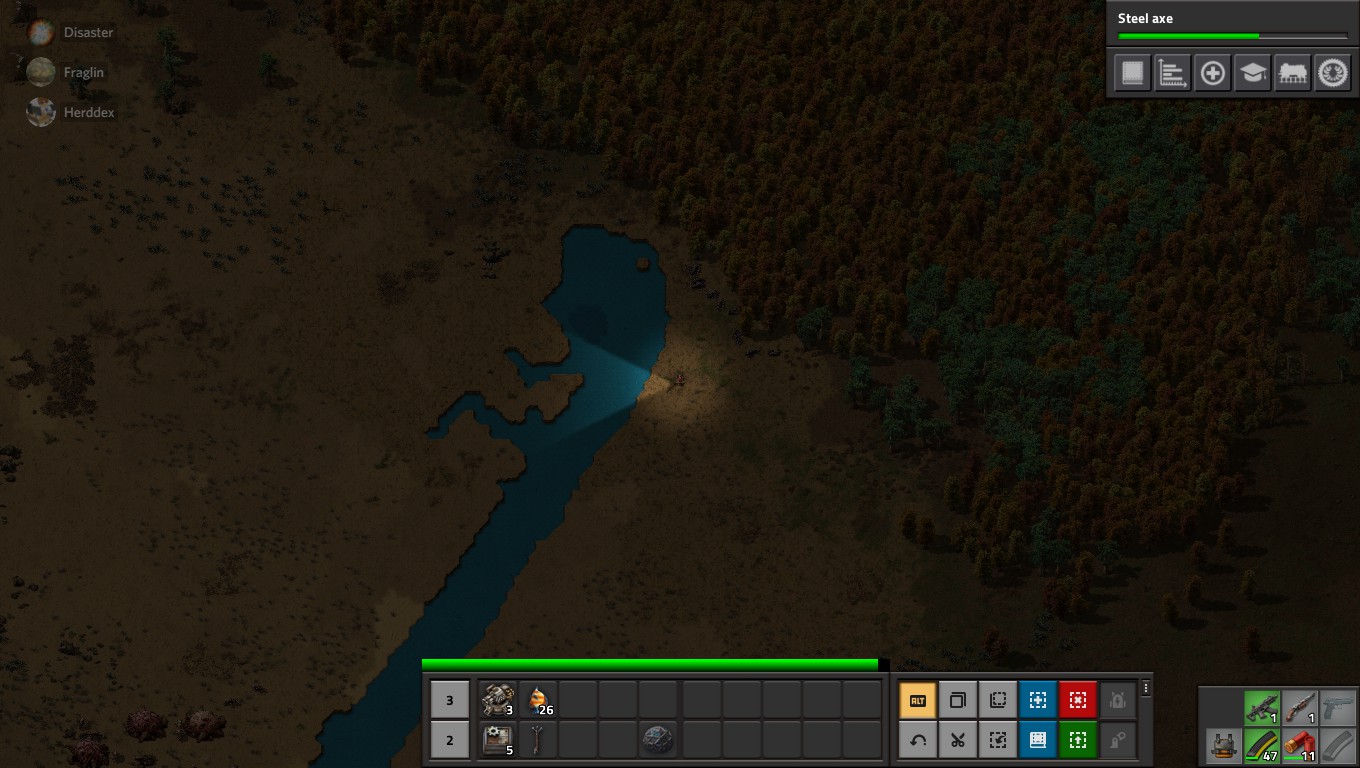Open the technology research graduation cap button
The image size is (1360, 768).
(x=1252, y=73)
